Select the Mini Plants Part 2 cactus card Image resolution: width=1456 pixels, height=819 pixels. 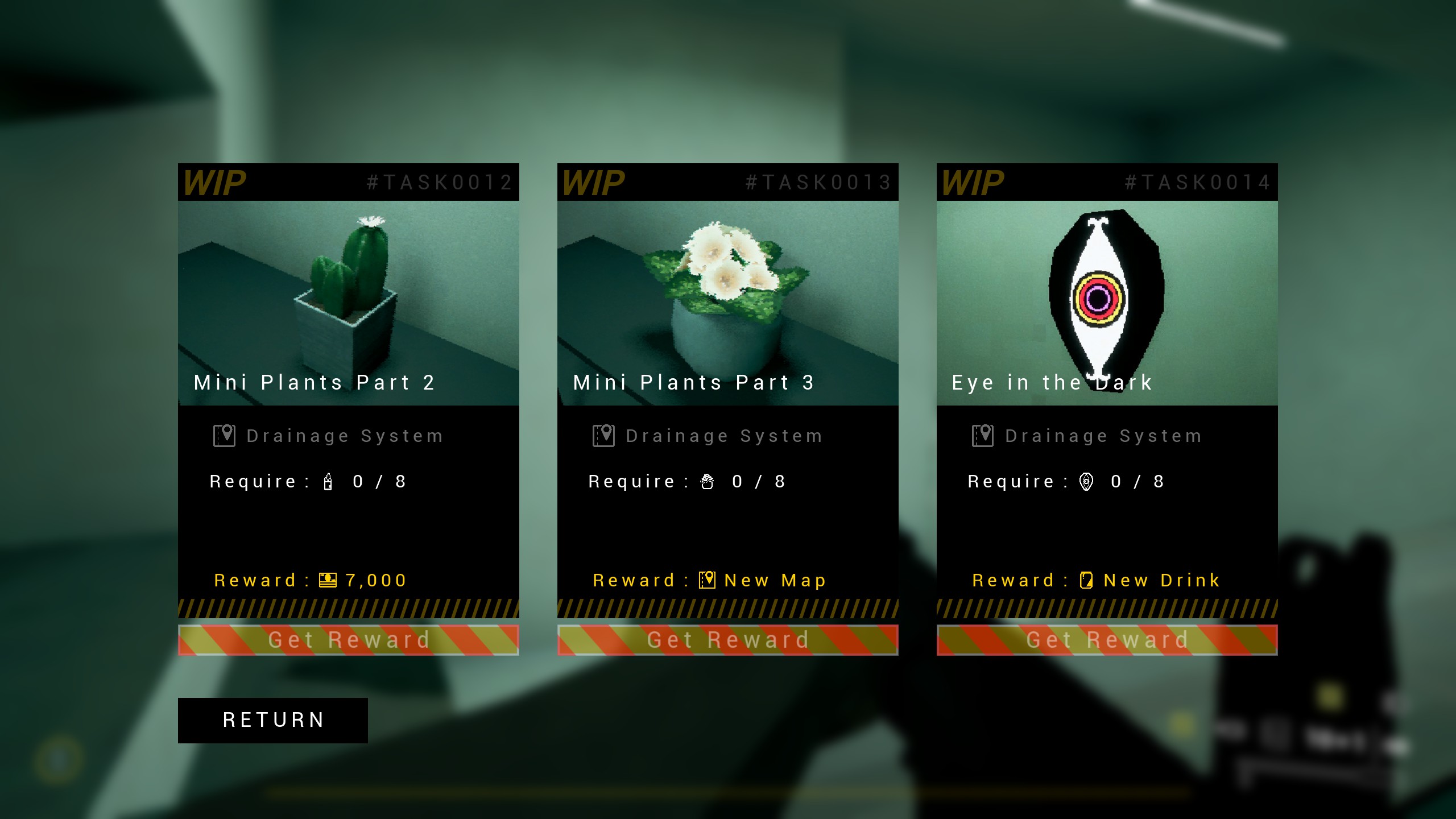point(348,303)
